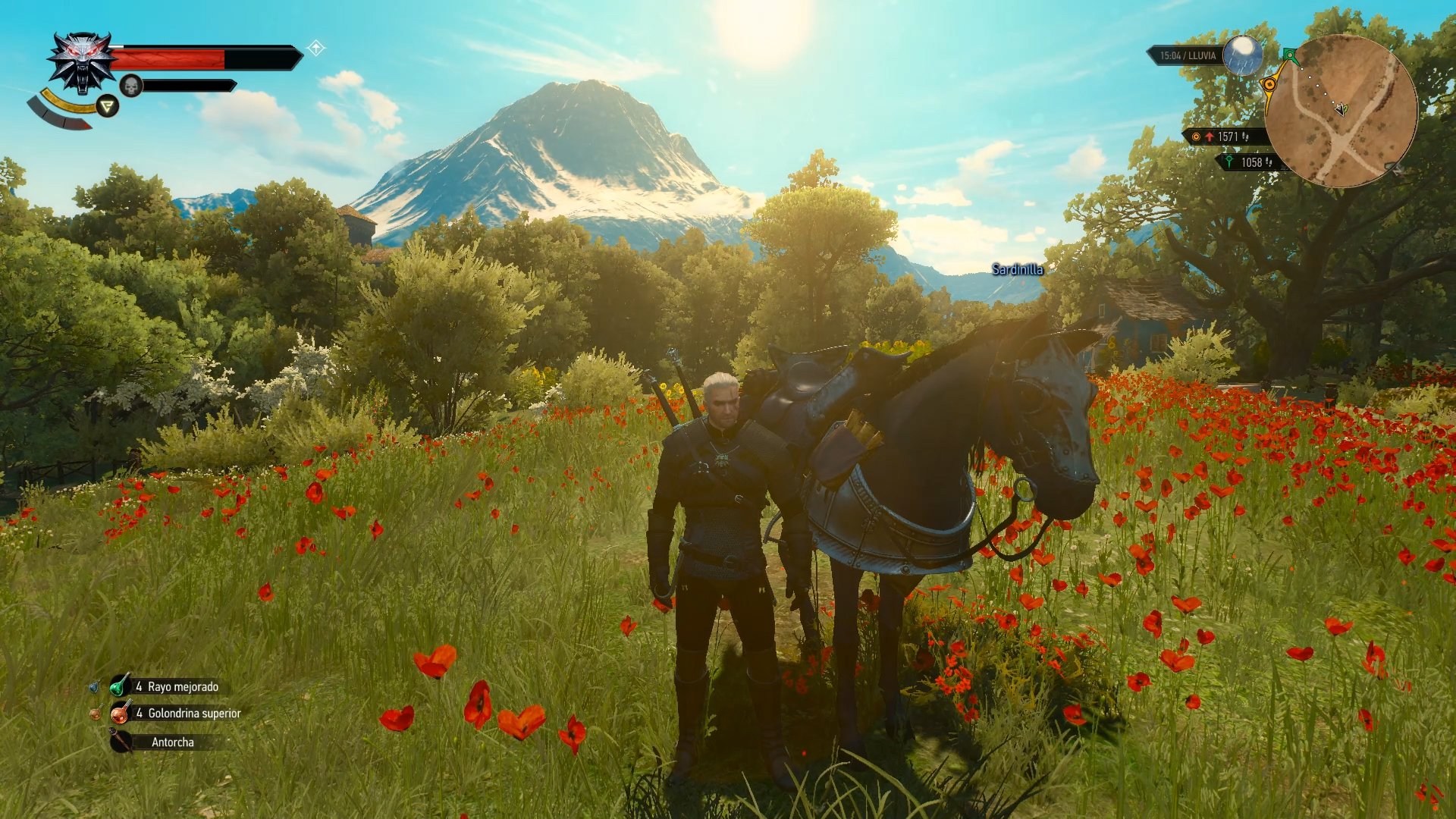Select the player arrow in the minimap

(x=1341, y=109)
